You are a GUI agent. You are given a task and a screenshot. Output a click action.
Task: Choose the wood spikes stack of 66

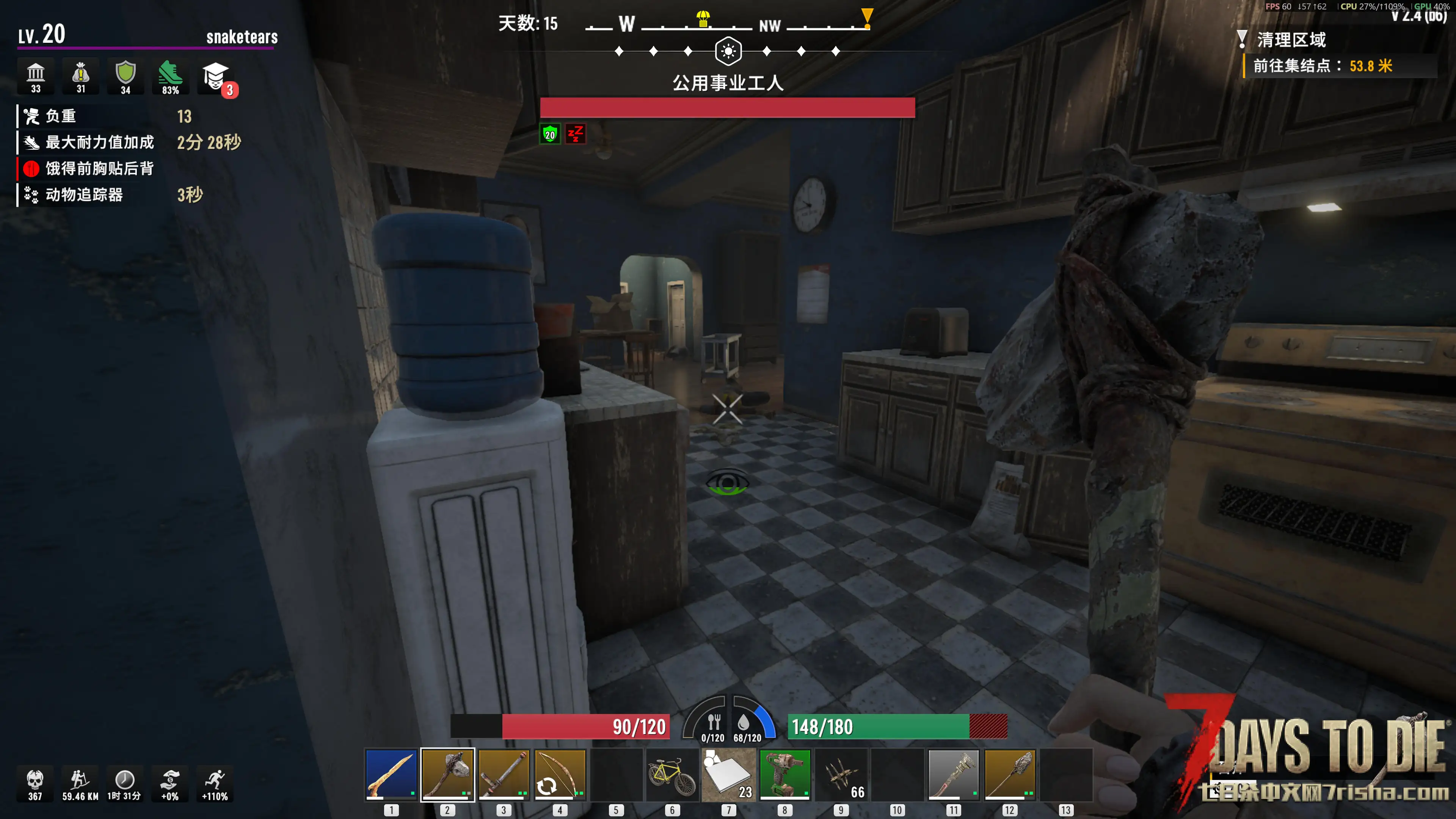(841, 774)
